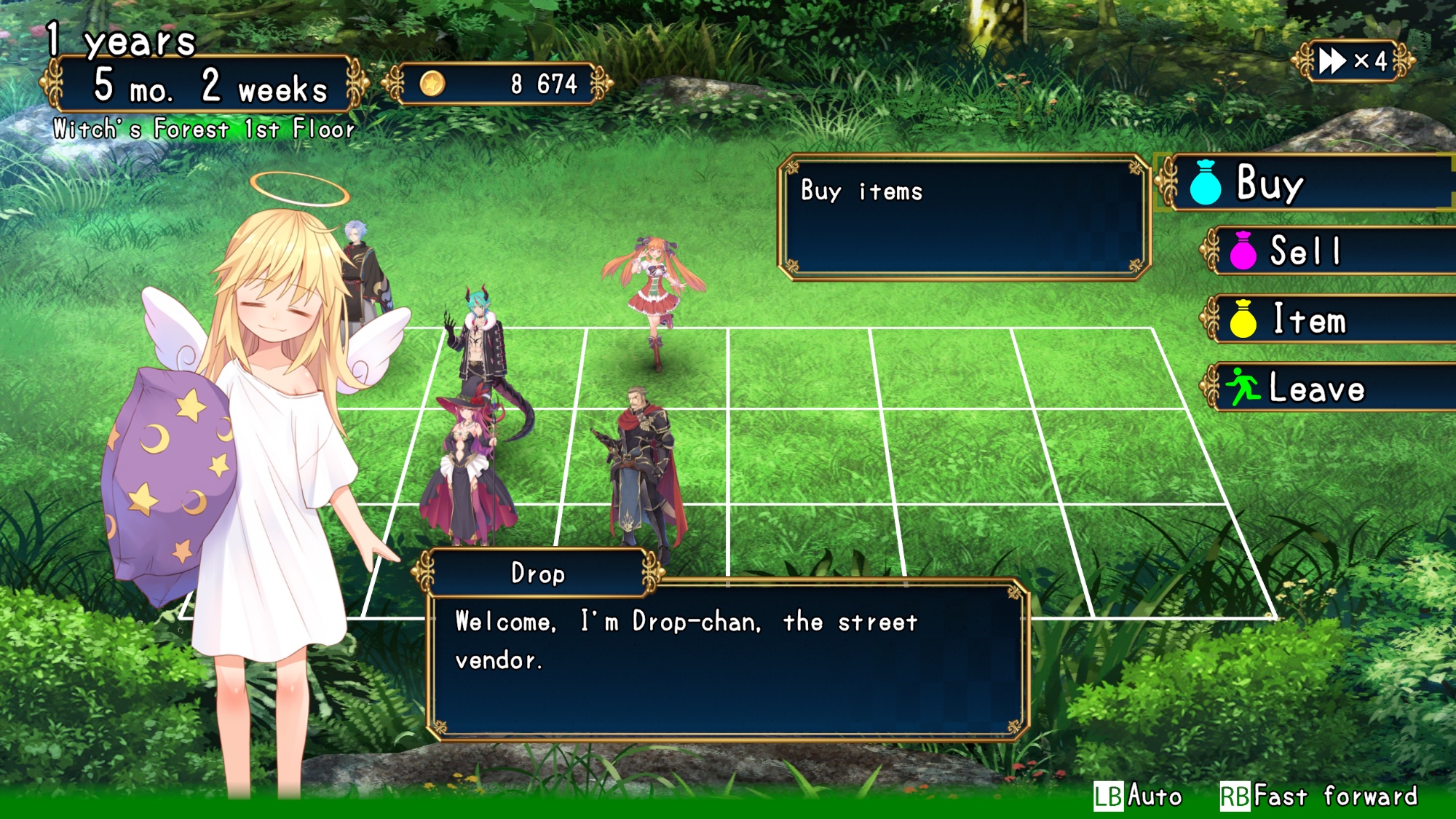Leave the street vendor shop
The height and width of the screenshot is (819, 1456).
coord(1332,387)
